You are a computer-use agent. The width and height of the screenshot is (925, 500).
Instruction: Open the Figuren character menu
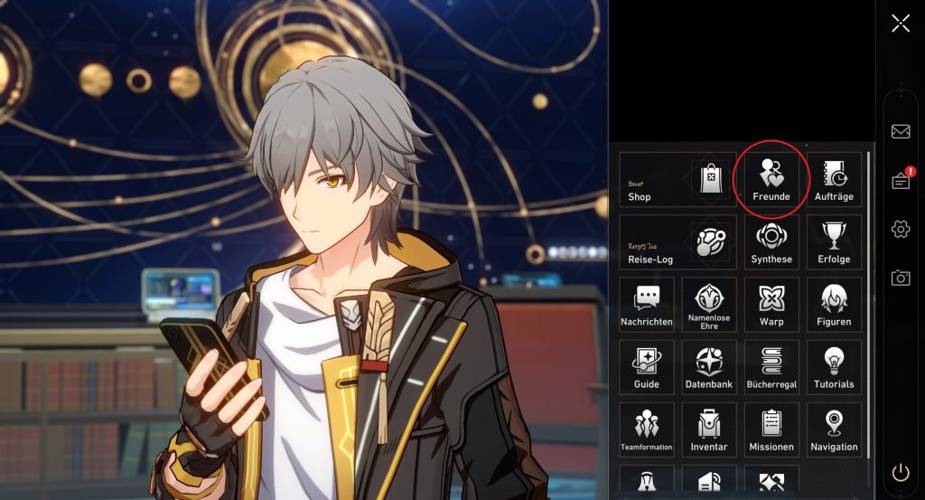pyautogui.click(x=834, y=305)
